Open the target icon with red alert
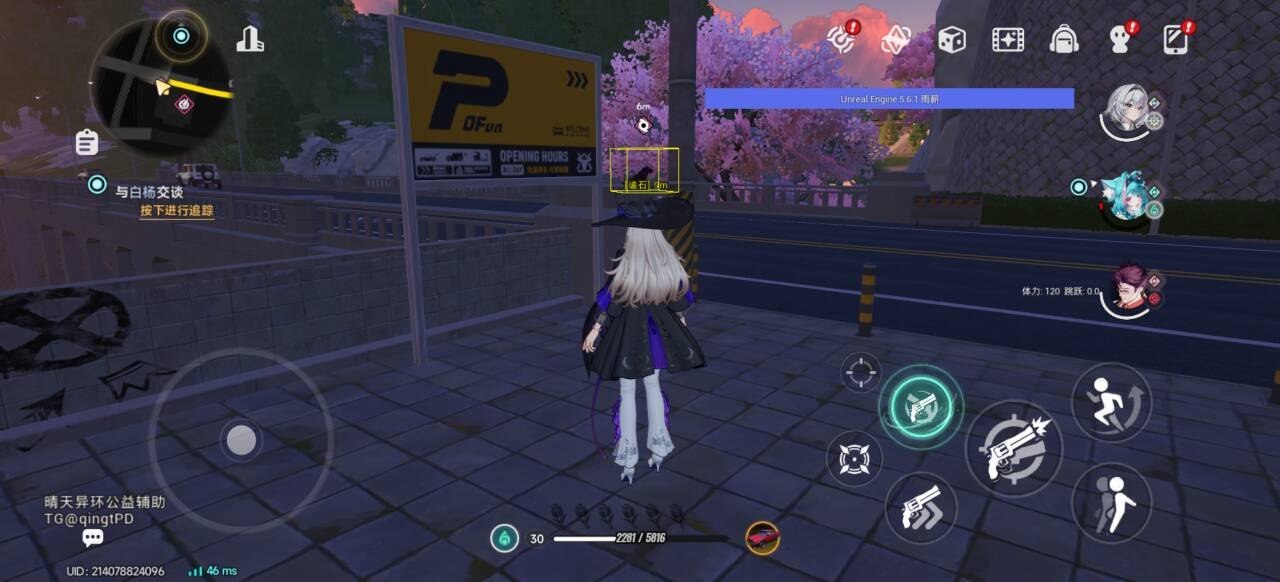This screenshot has width=1280, height=582. pyautogui.click(x=841, y=40)
